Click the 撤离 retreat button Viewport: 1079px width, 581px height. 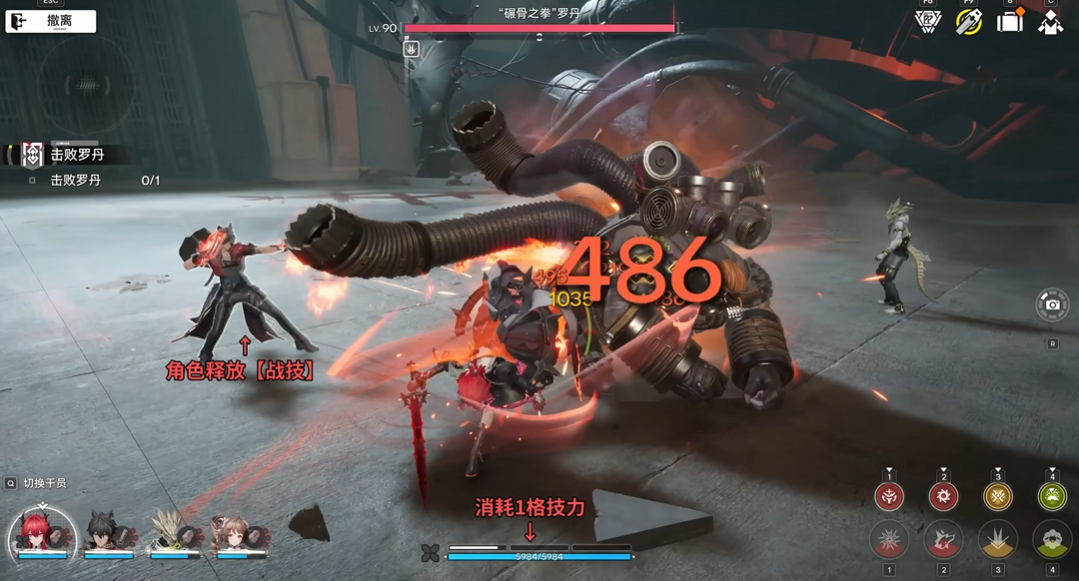click(51, 21)
